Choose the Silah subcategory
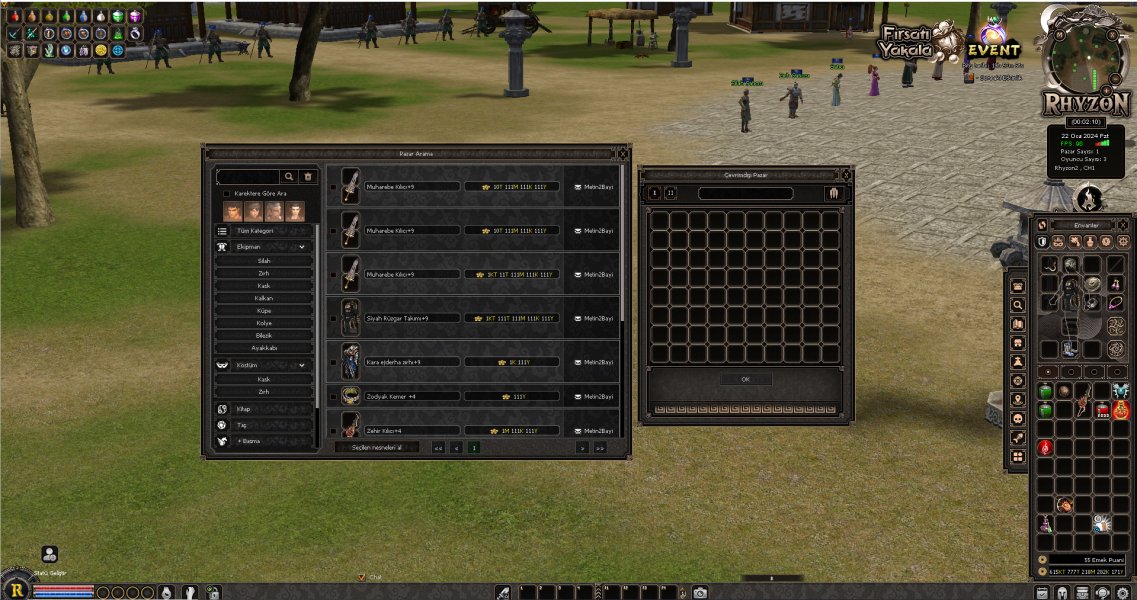 [264, 261]
